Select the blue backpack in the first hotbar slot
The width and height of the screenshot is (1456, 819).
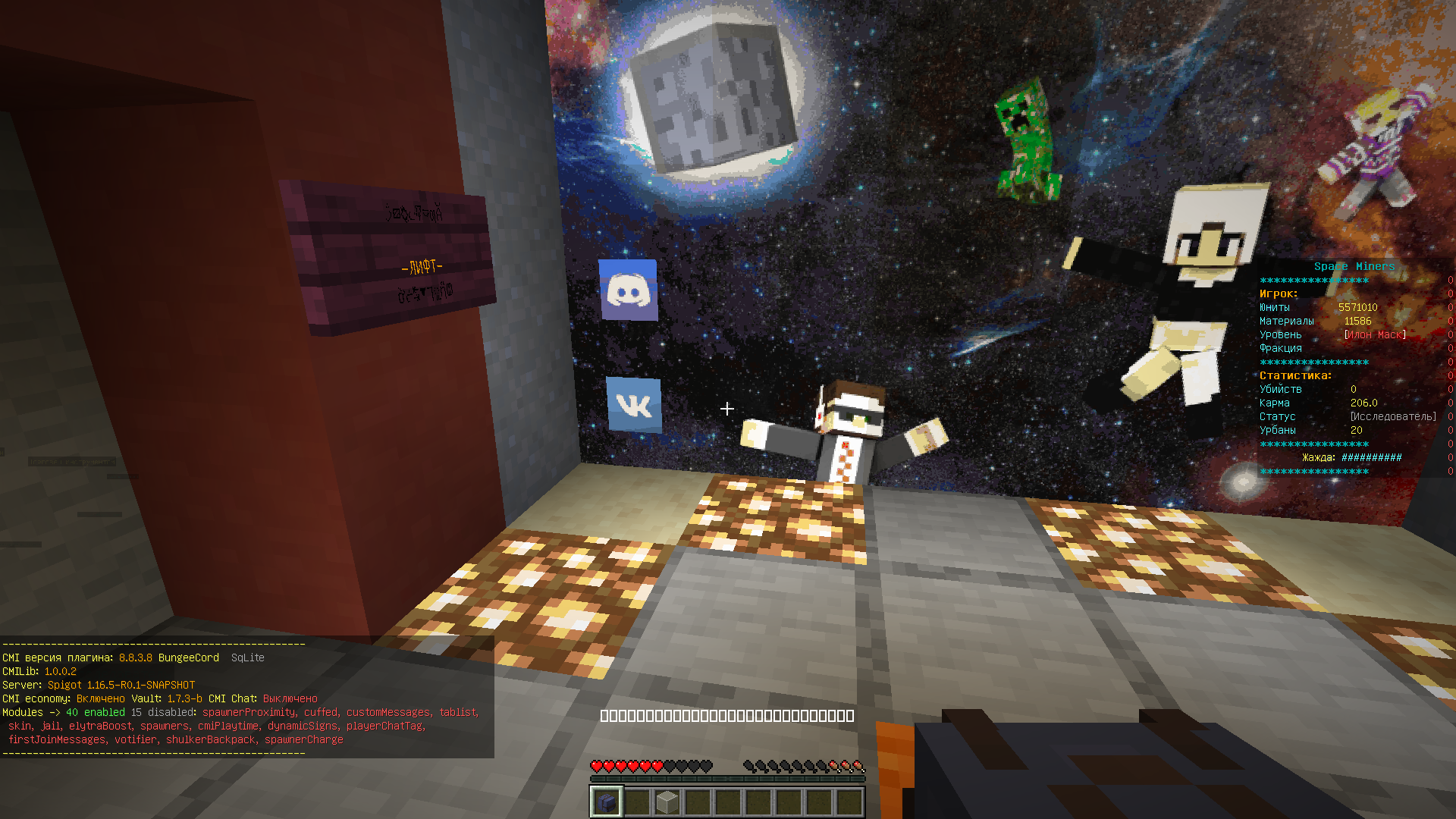[606, 803]
